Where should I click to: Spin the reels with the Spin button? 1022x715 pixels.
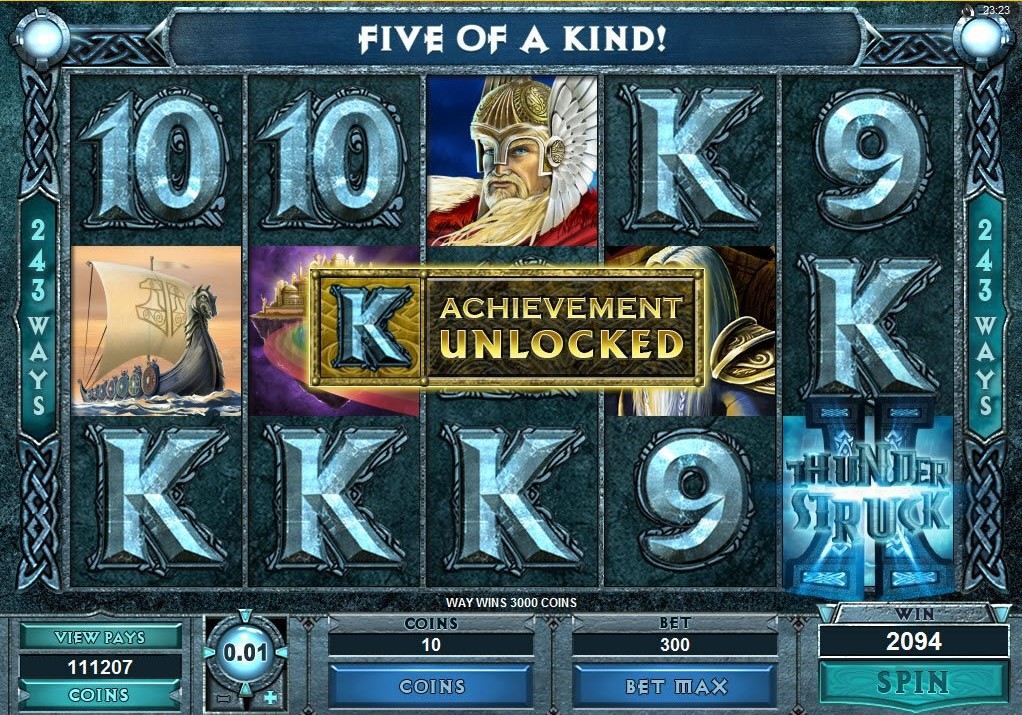(912, 683)
